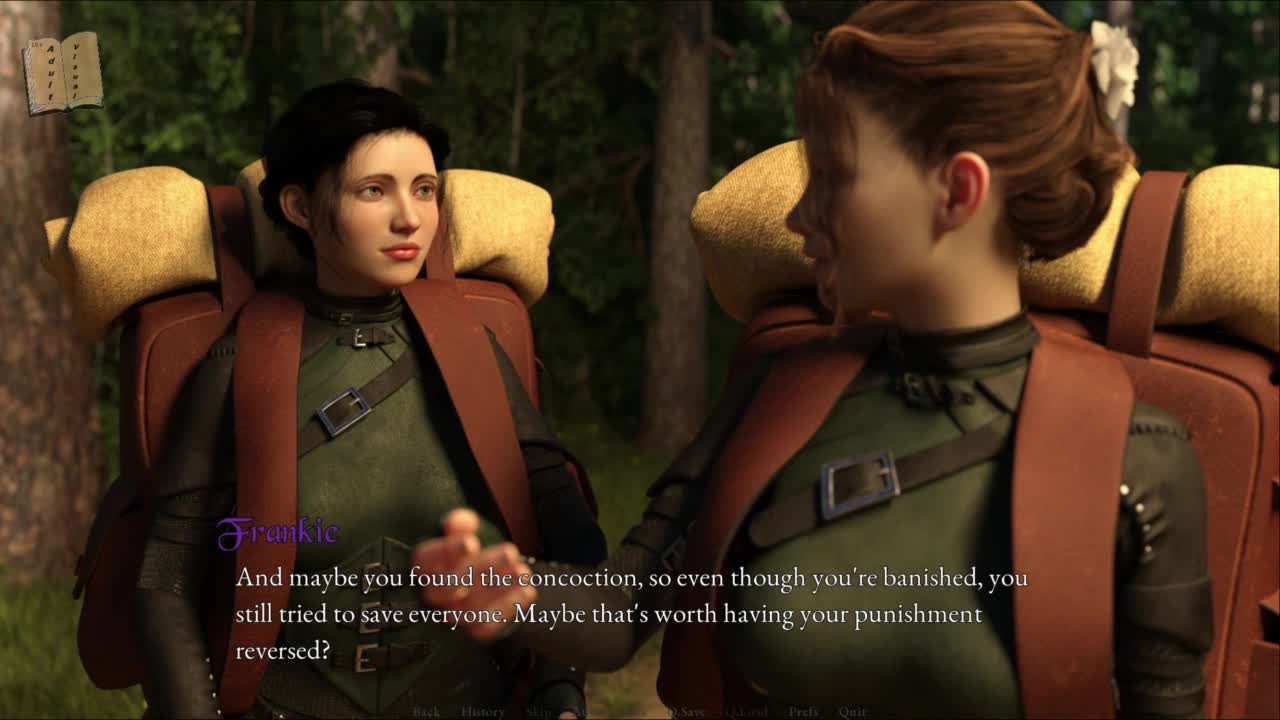Screen dimensions: 1280x720
Task: Quit the game from the quick menu
Action: click(x=853, y=712)
